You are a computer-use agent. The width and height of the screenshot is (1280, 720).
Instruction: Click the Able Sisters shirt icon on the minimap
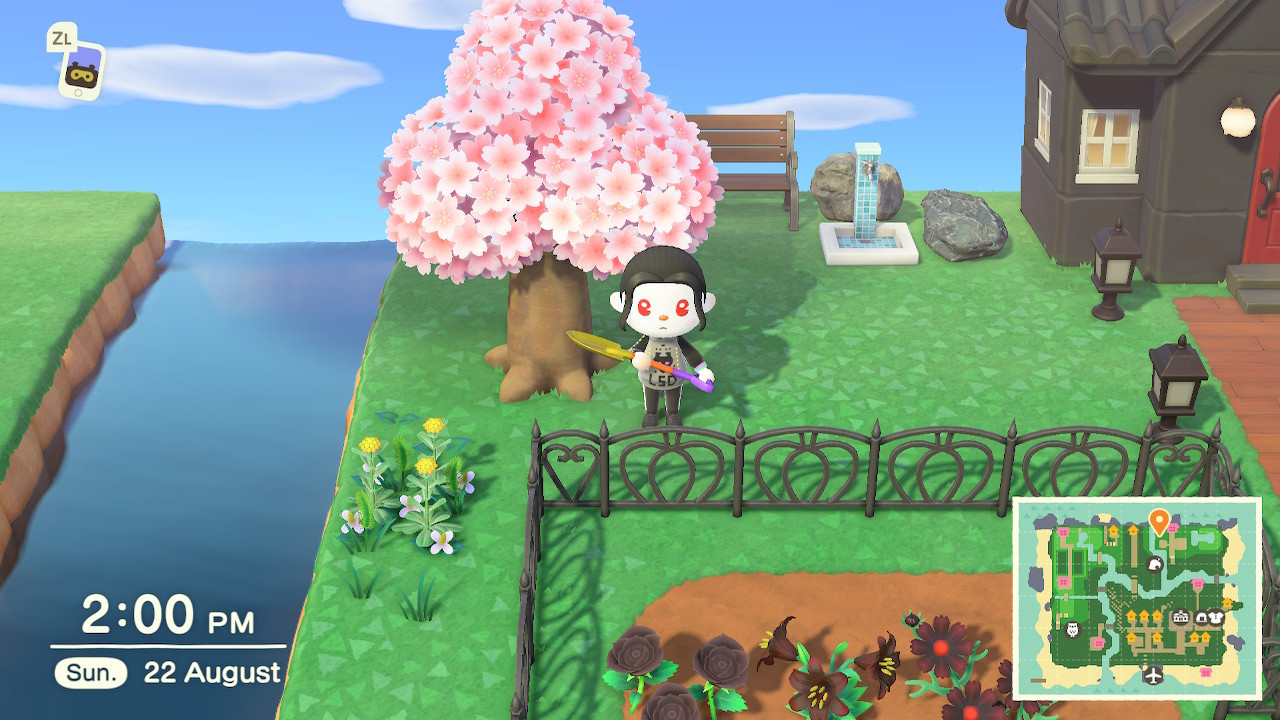coord(1218,617)
